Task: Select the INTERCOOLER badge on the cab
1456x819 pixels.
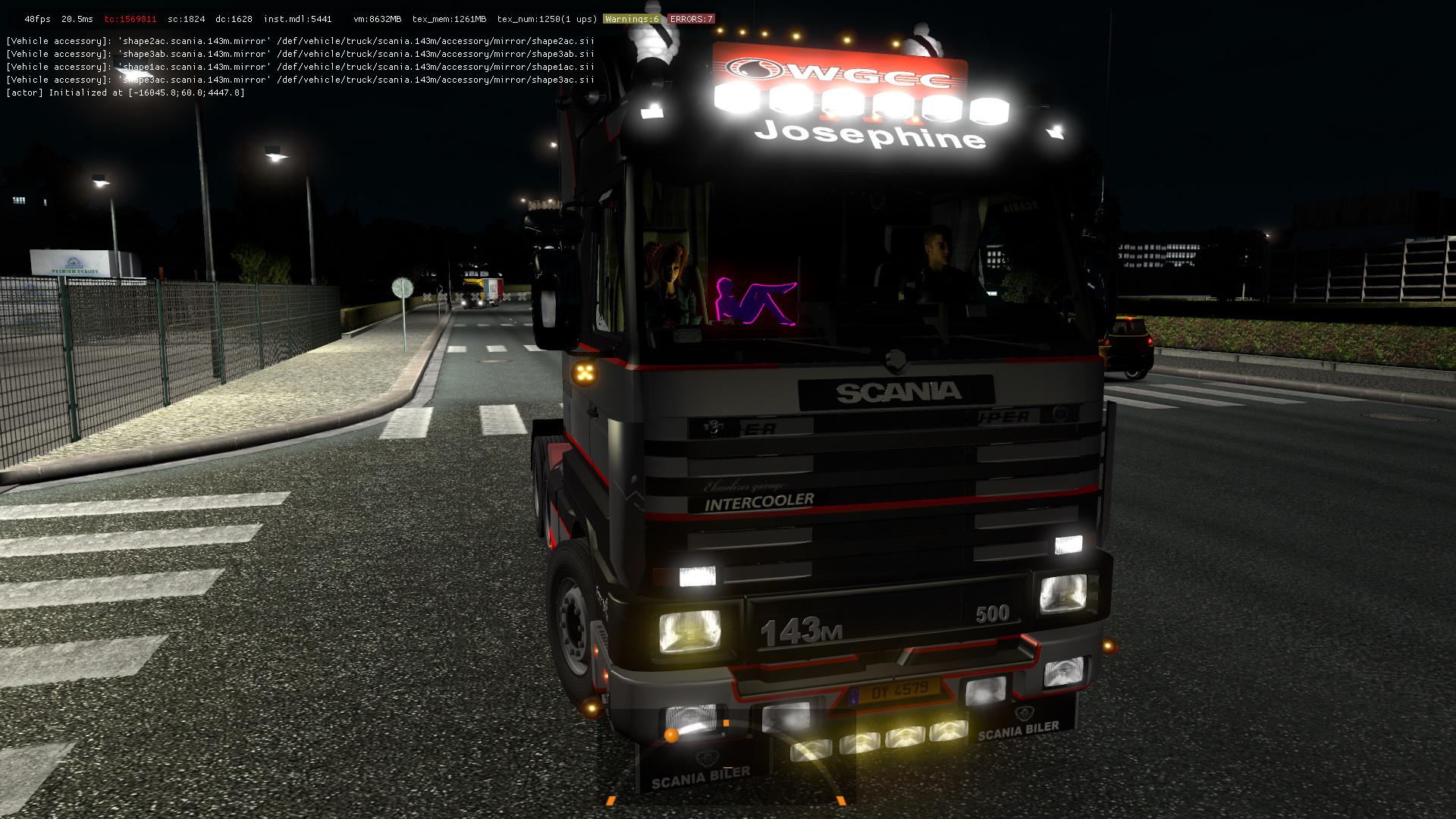Action: click(x=758, y=500)
